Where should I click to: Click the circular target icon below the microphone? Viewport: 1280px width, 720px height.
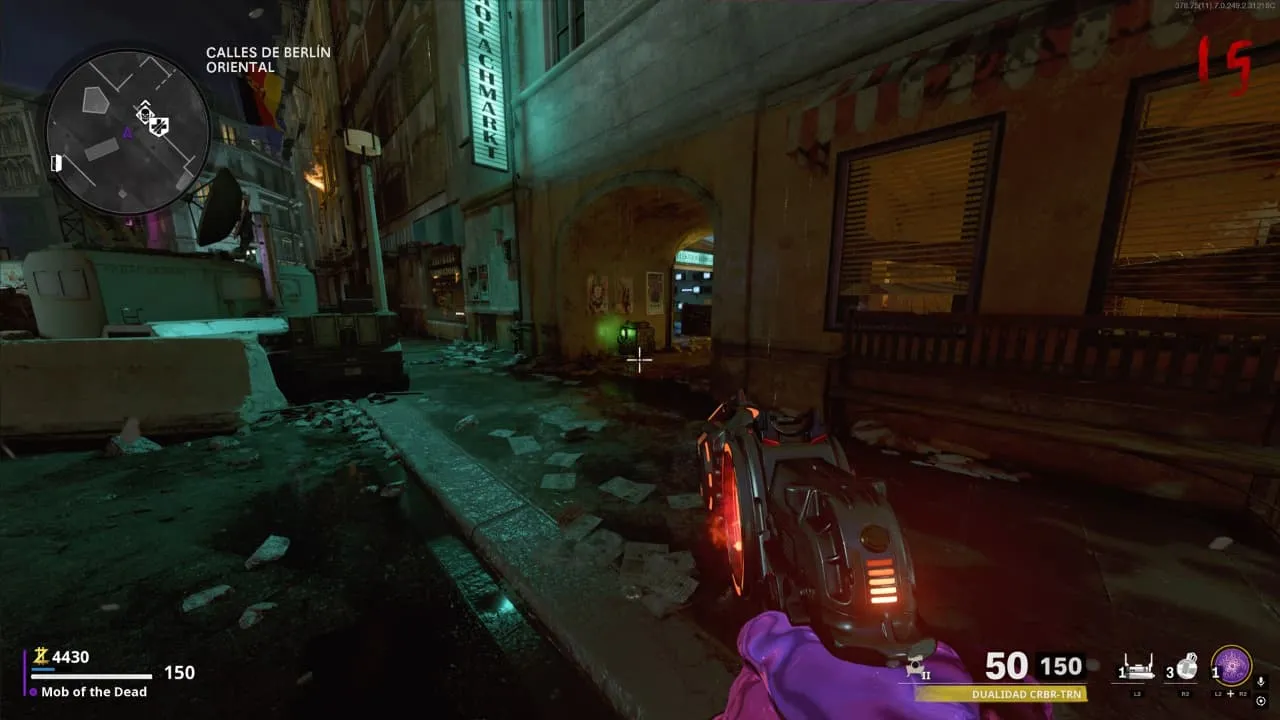(1261, 700)
